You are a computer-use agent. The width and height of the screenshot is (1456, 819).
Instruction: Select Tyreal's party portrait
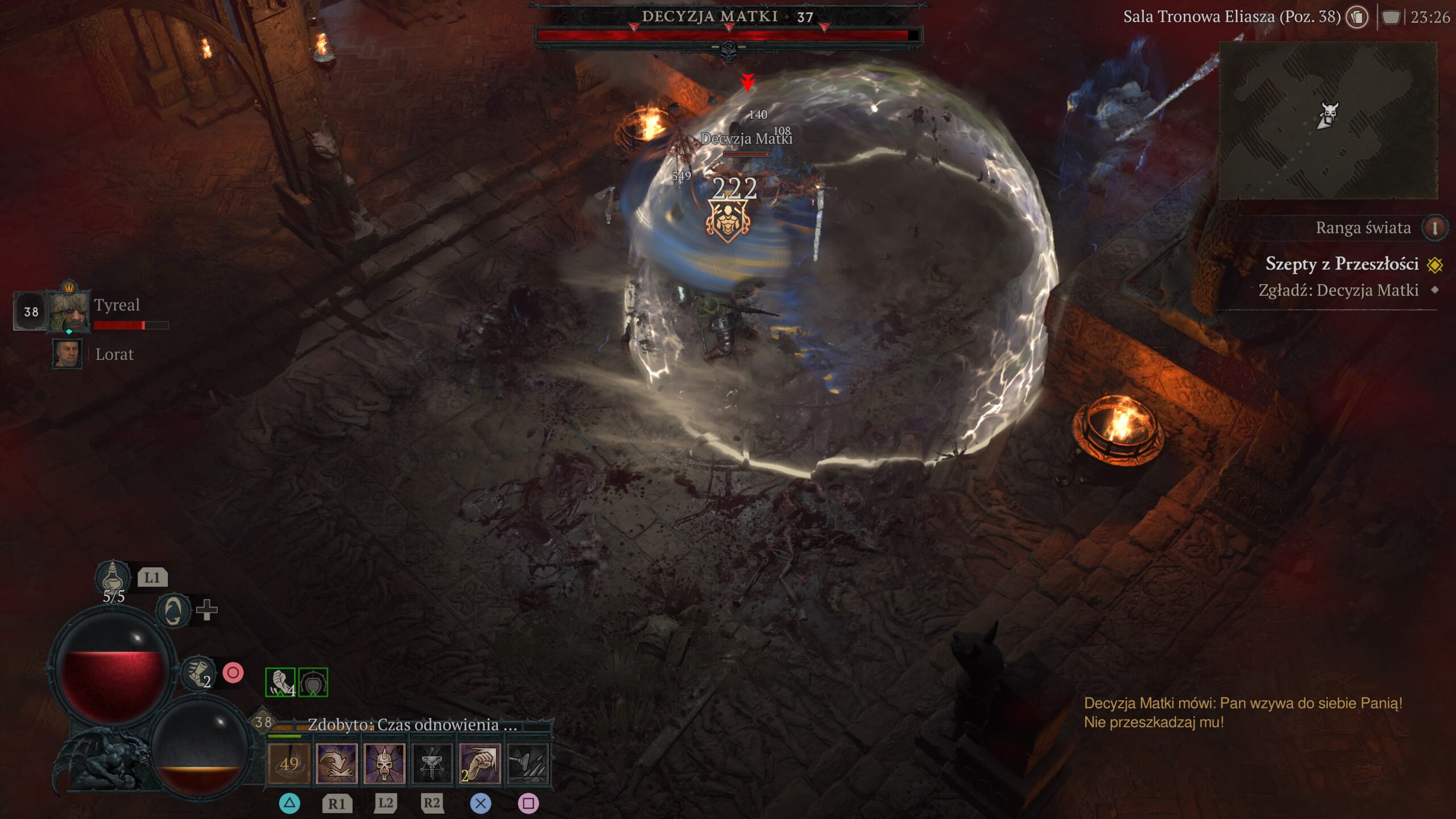click(69, 311)
